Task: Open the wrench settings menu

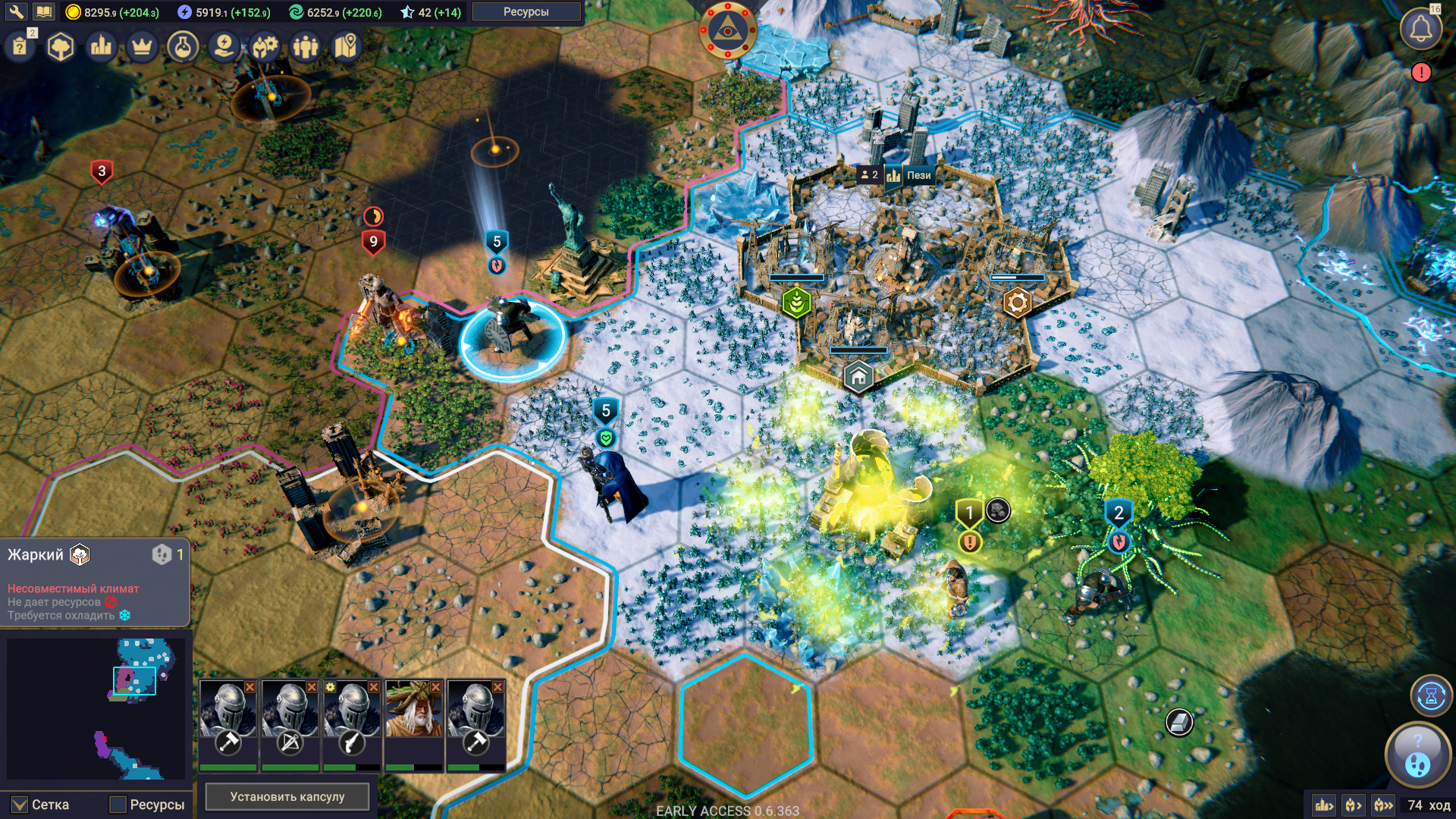Action: tap(16, 11)
